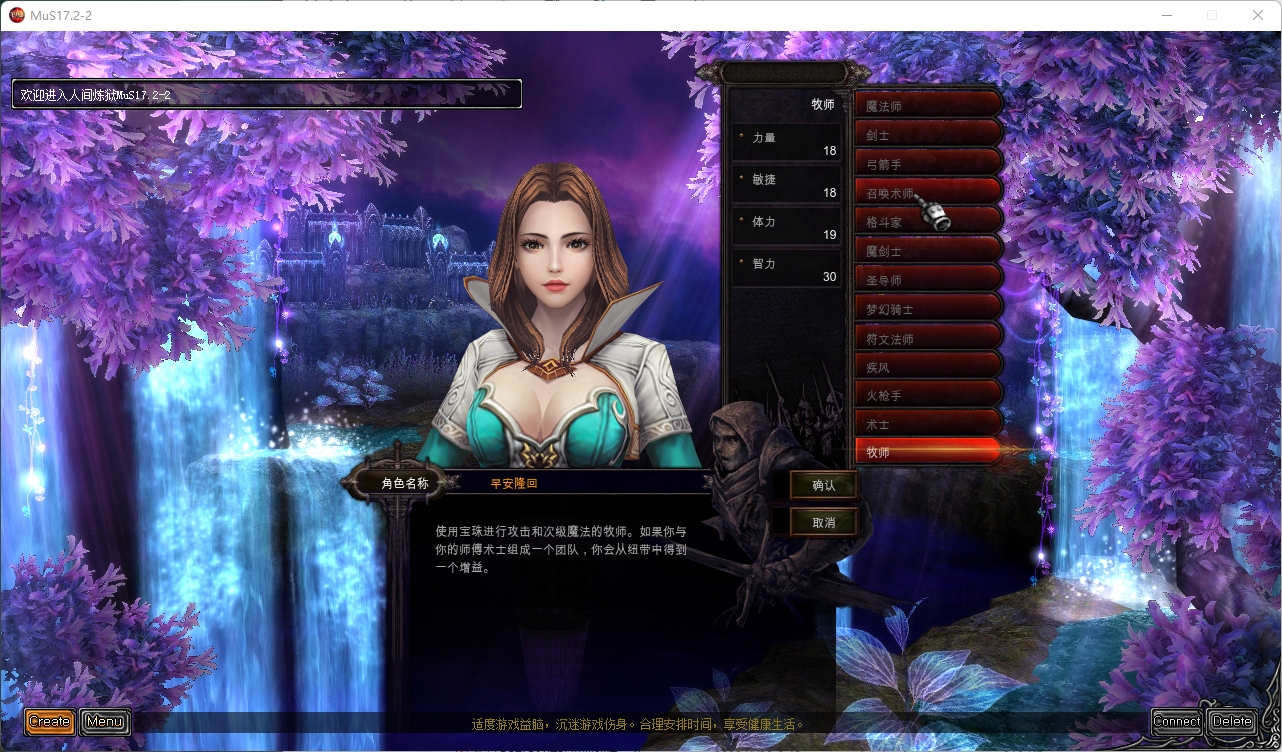The width and height of the screenshot is (1282, 752).
Task: Choose the 格斗家 class
Action: 927,221
